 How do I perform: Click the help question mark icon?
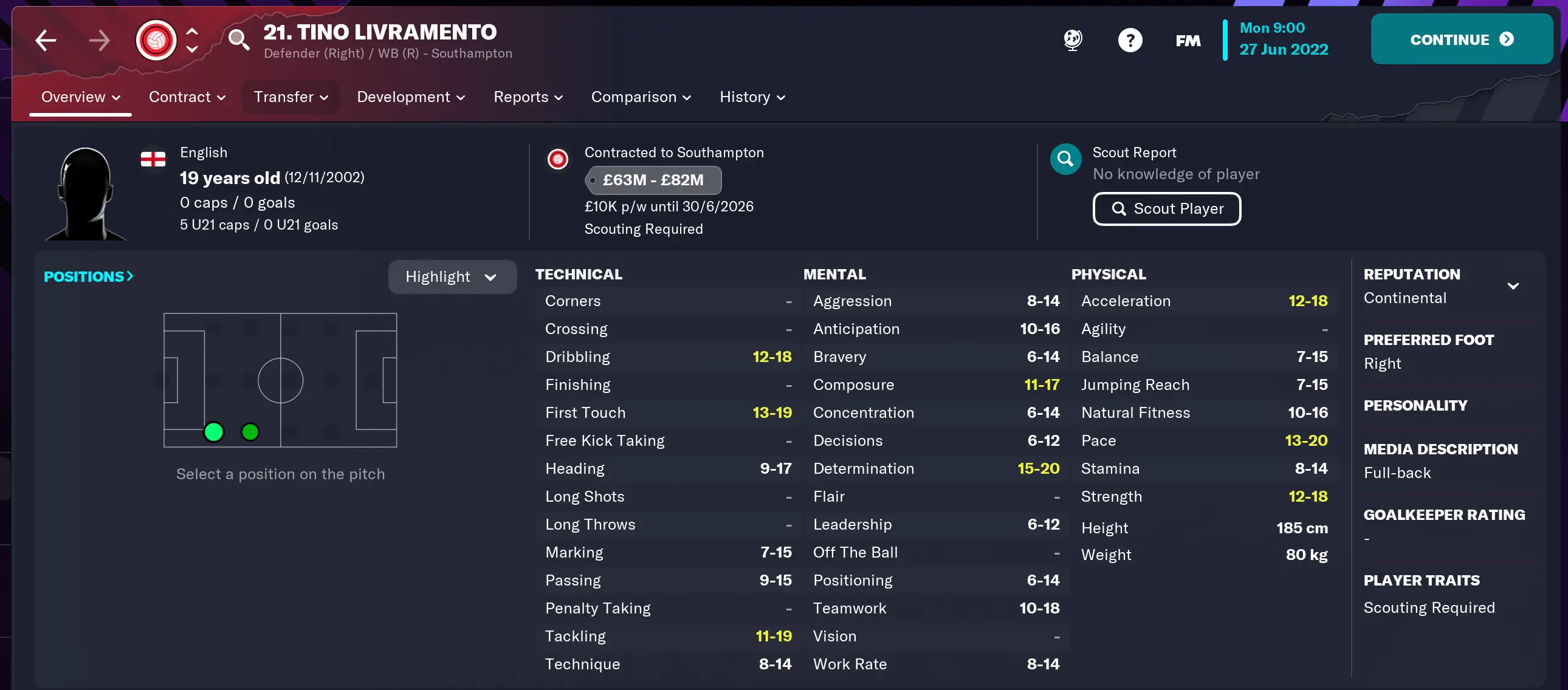coord(1130,39)
